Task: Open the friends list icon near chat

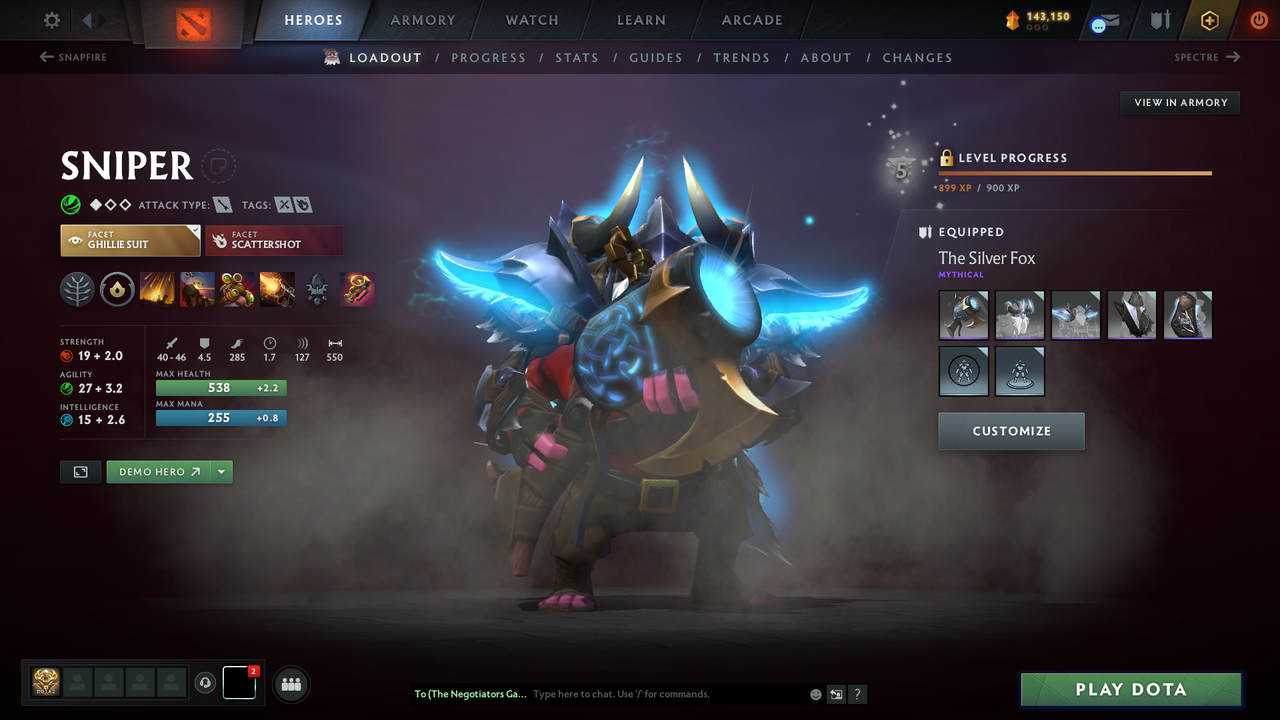Action: [290, 684]
